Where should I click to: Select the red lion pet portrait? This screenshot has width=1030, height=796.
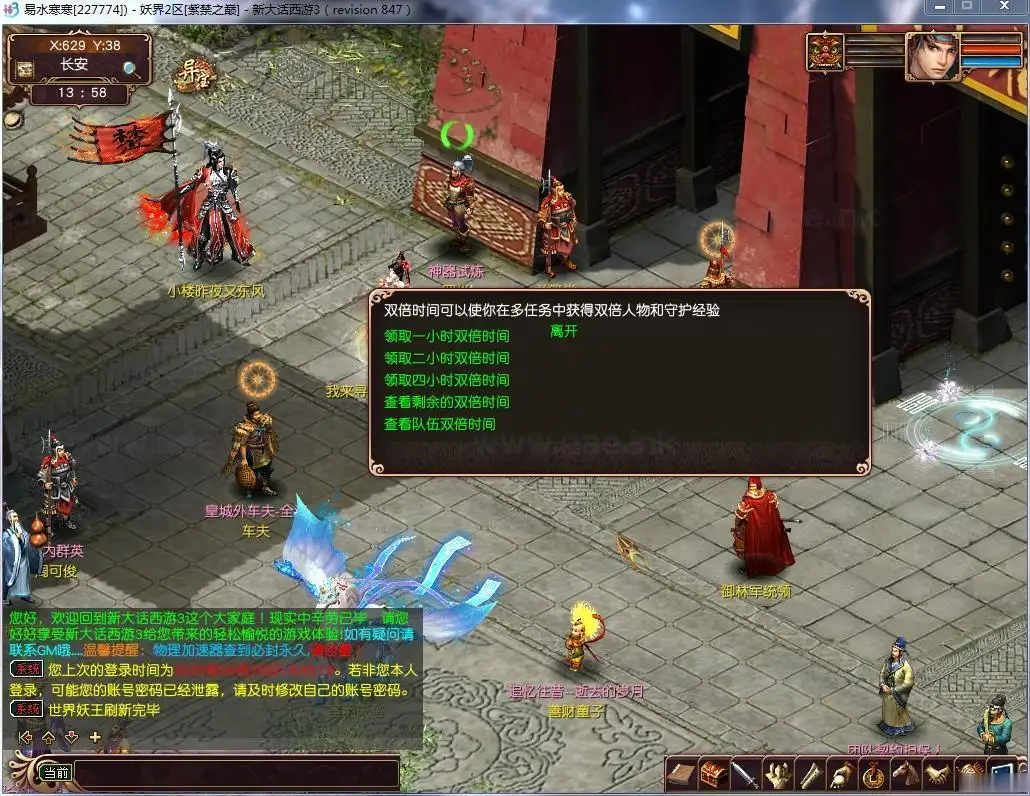coord(826,53)
